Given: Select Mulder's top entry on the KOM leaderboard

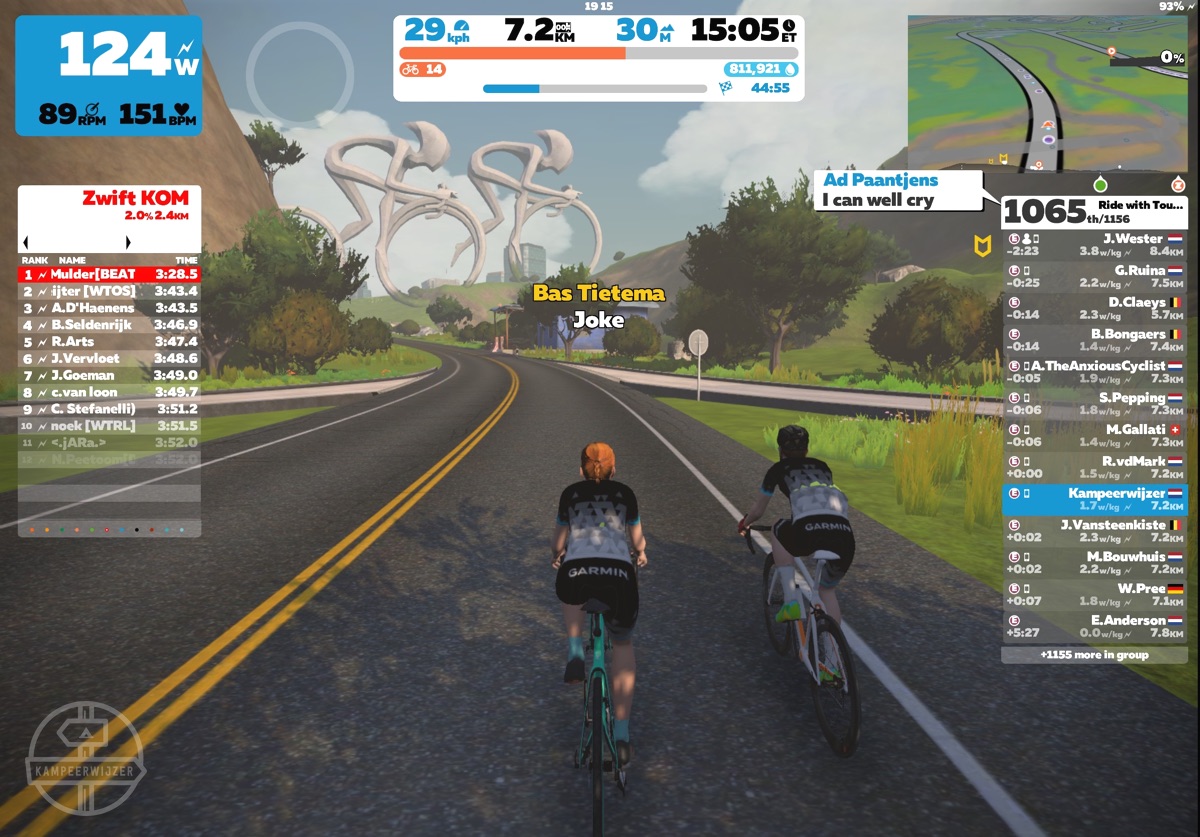Looking at the screenshot, I should tap(110, 274).
